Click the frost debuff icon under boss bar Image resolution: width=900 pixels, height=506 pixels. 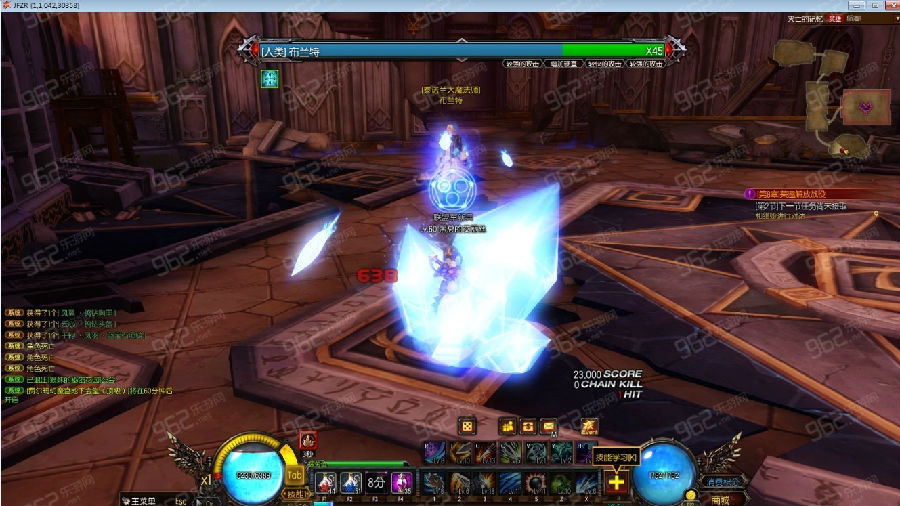click(270, 79)
